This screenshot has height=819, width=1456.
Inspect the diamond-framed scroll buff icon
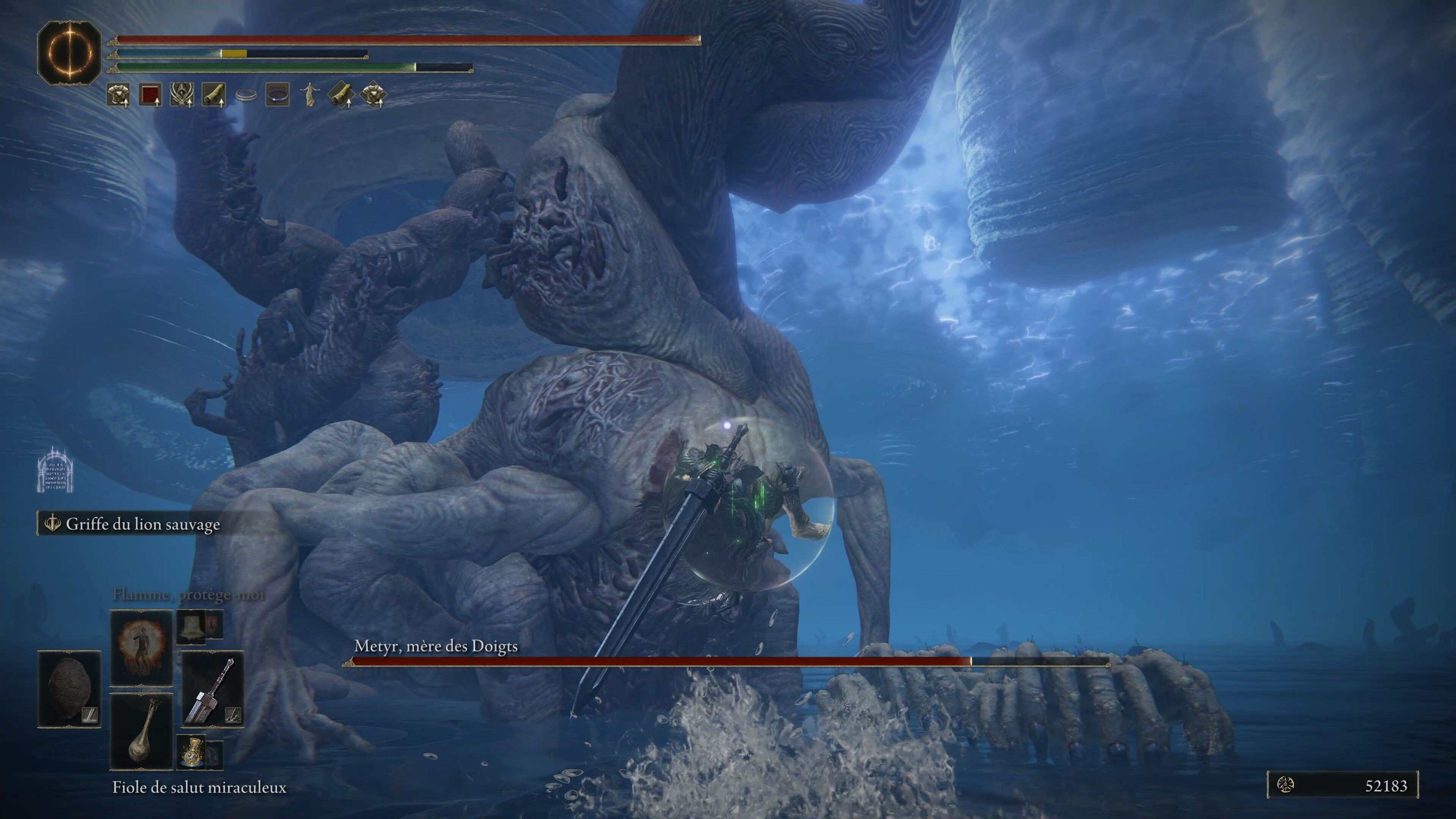pos(341,94)
